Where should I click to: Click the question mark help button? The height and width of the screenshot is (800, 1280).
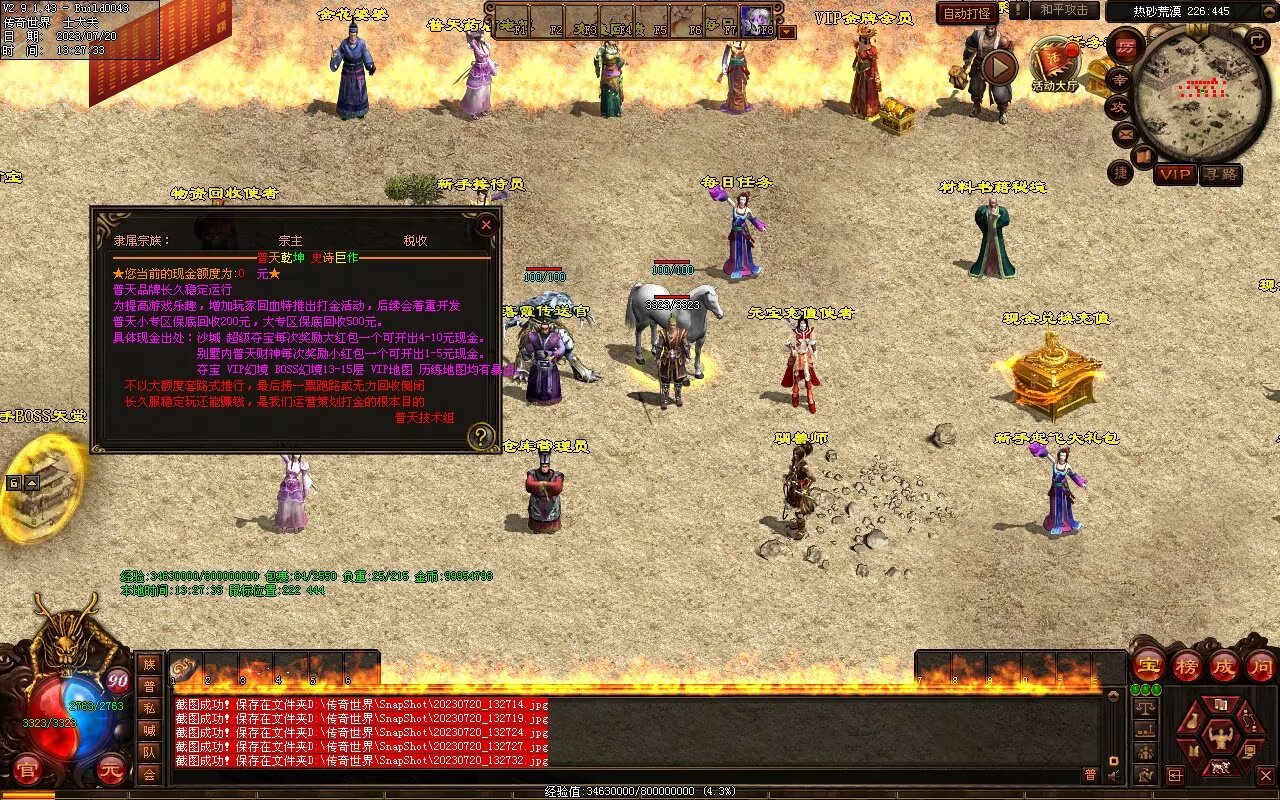point(481,436)
